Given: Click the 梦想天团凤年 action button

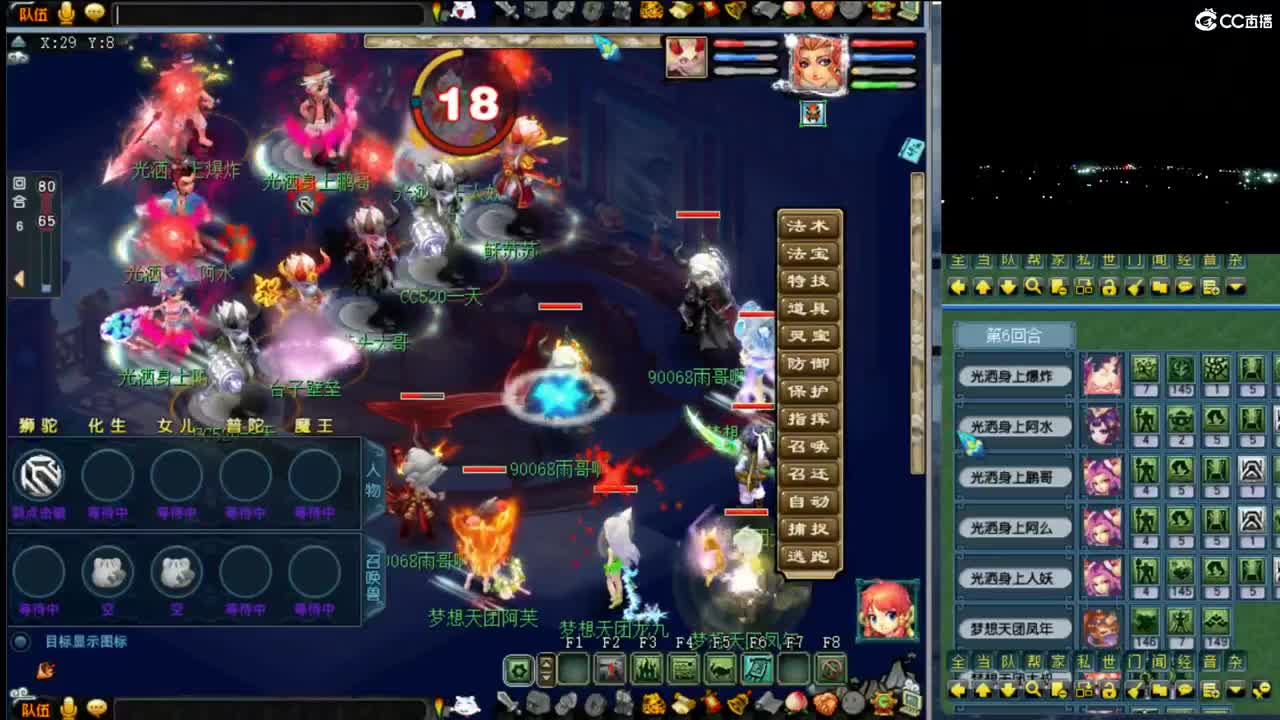Looking at the screenshot, I should click(1016, 626).
